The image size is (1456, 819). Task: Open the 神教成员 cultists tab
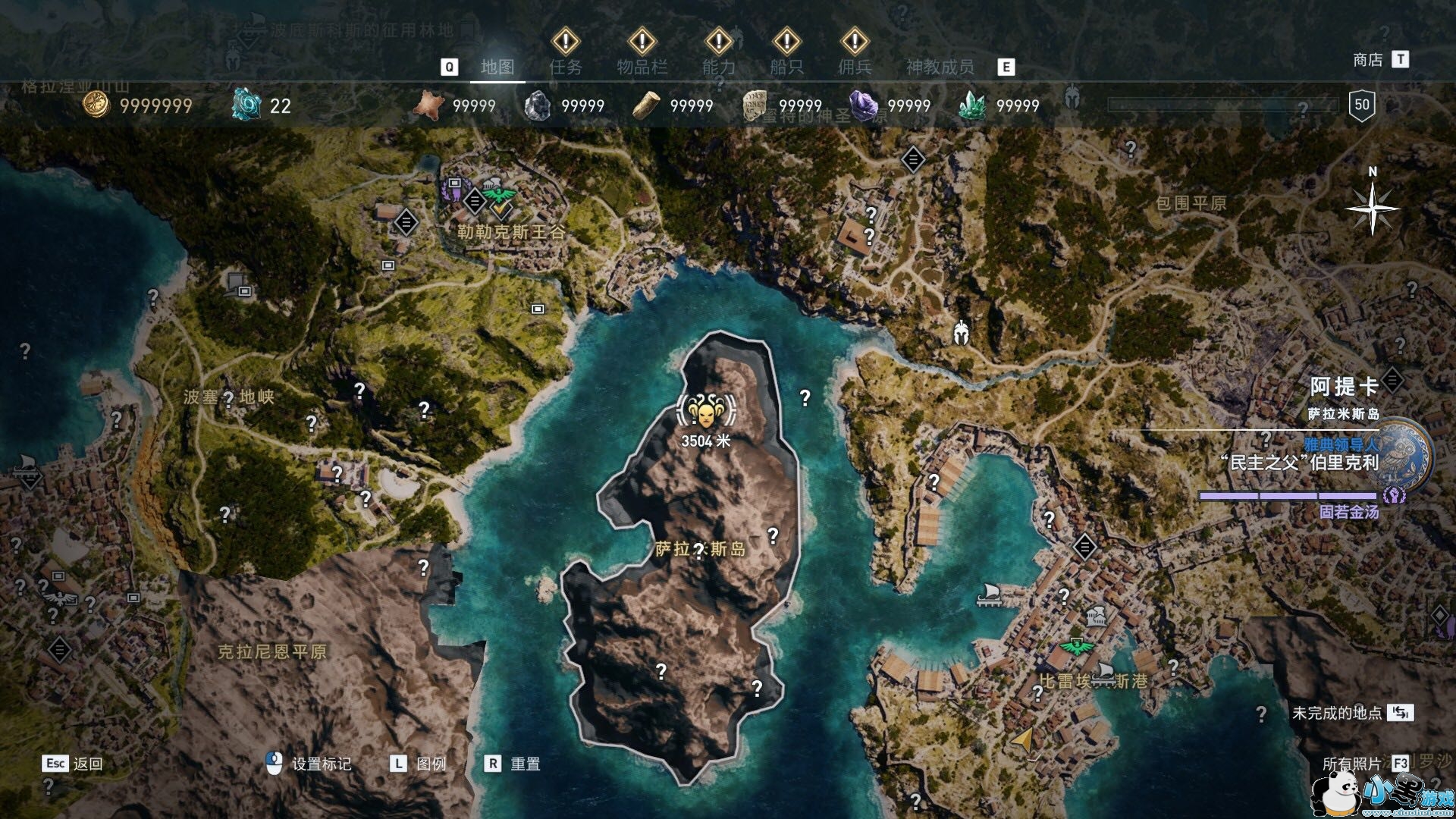point(940,67)
